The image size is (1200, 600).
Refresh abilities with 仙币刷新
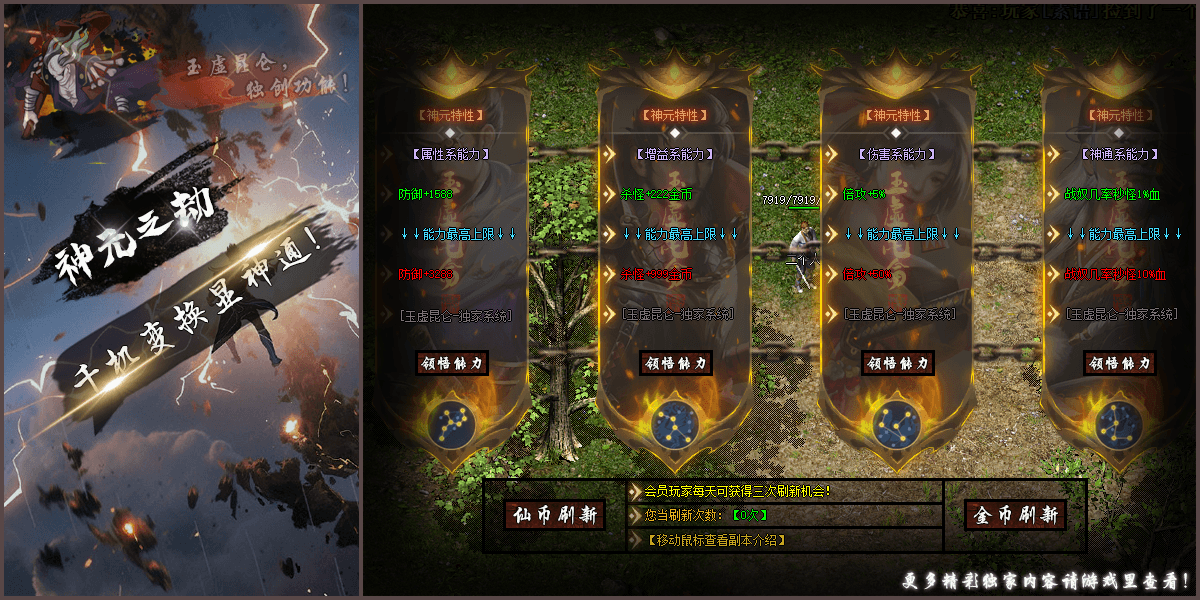point(555,515)
